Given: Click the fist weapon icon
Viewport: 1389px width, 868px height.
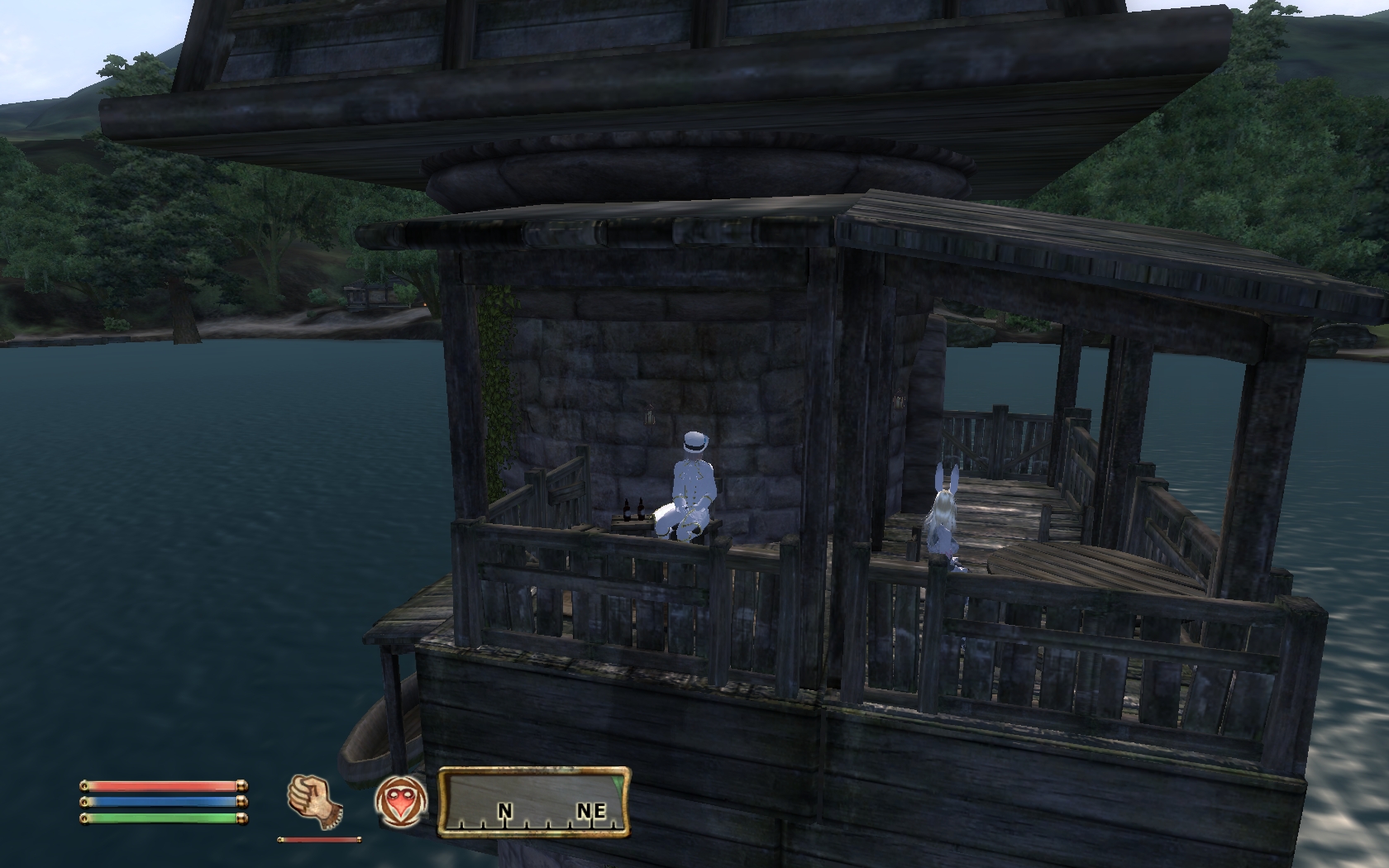Looking at the screenshot, I should pyautogui.click(x=314, y=800).
